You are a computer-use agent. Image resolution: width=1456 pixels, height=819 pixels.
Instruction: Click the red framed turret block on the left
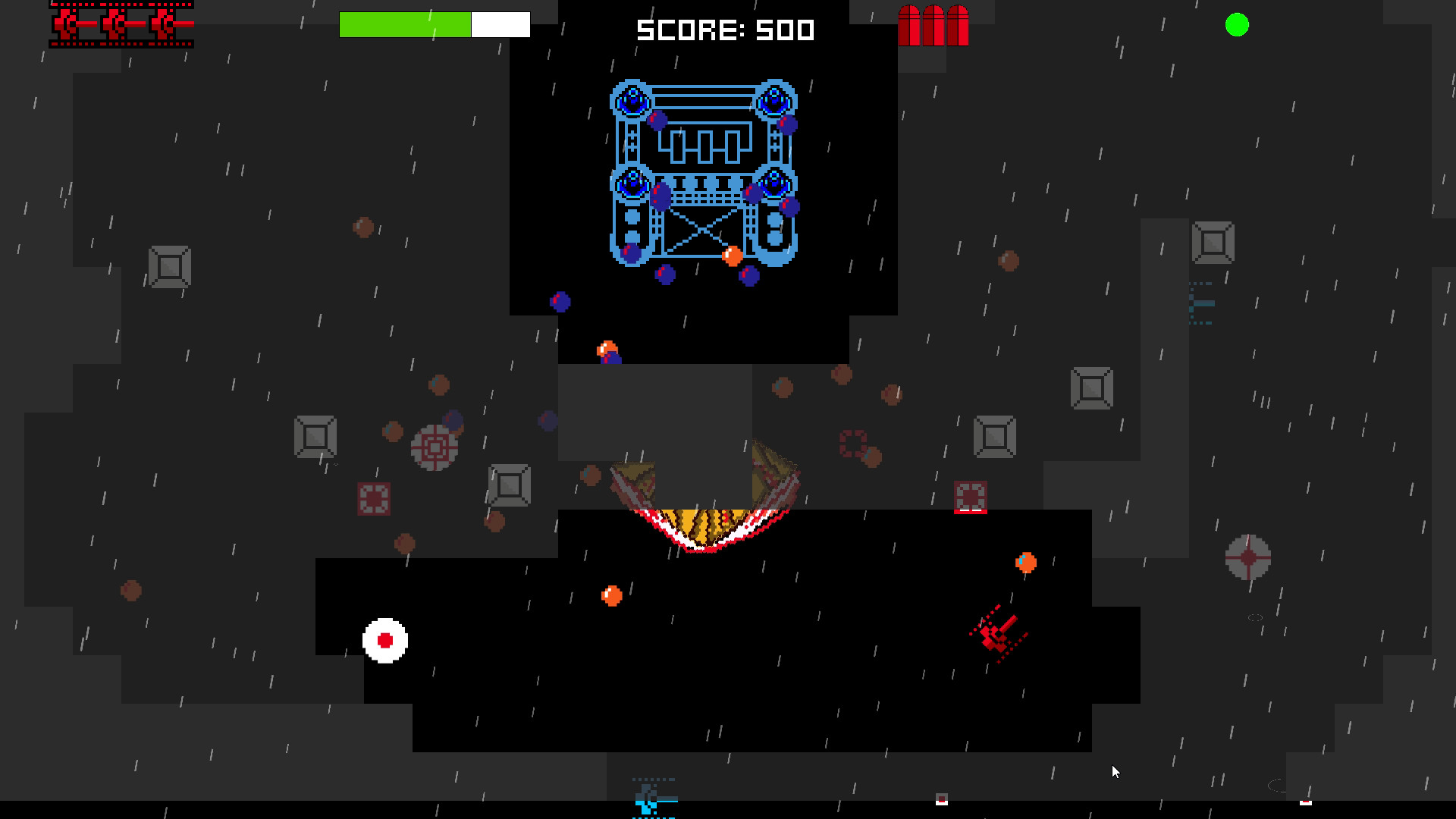(375, 499)
